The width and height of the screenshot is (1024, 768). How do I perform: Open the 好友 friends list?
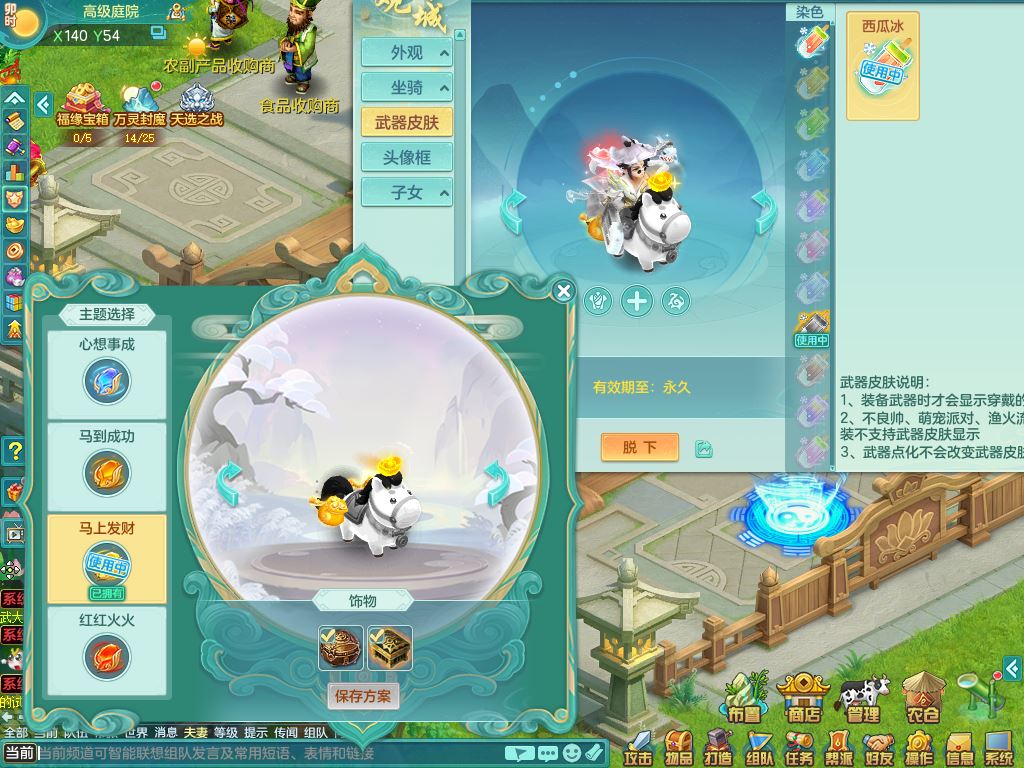click(x=879, y=747)
